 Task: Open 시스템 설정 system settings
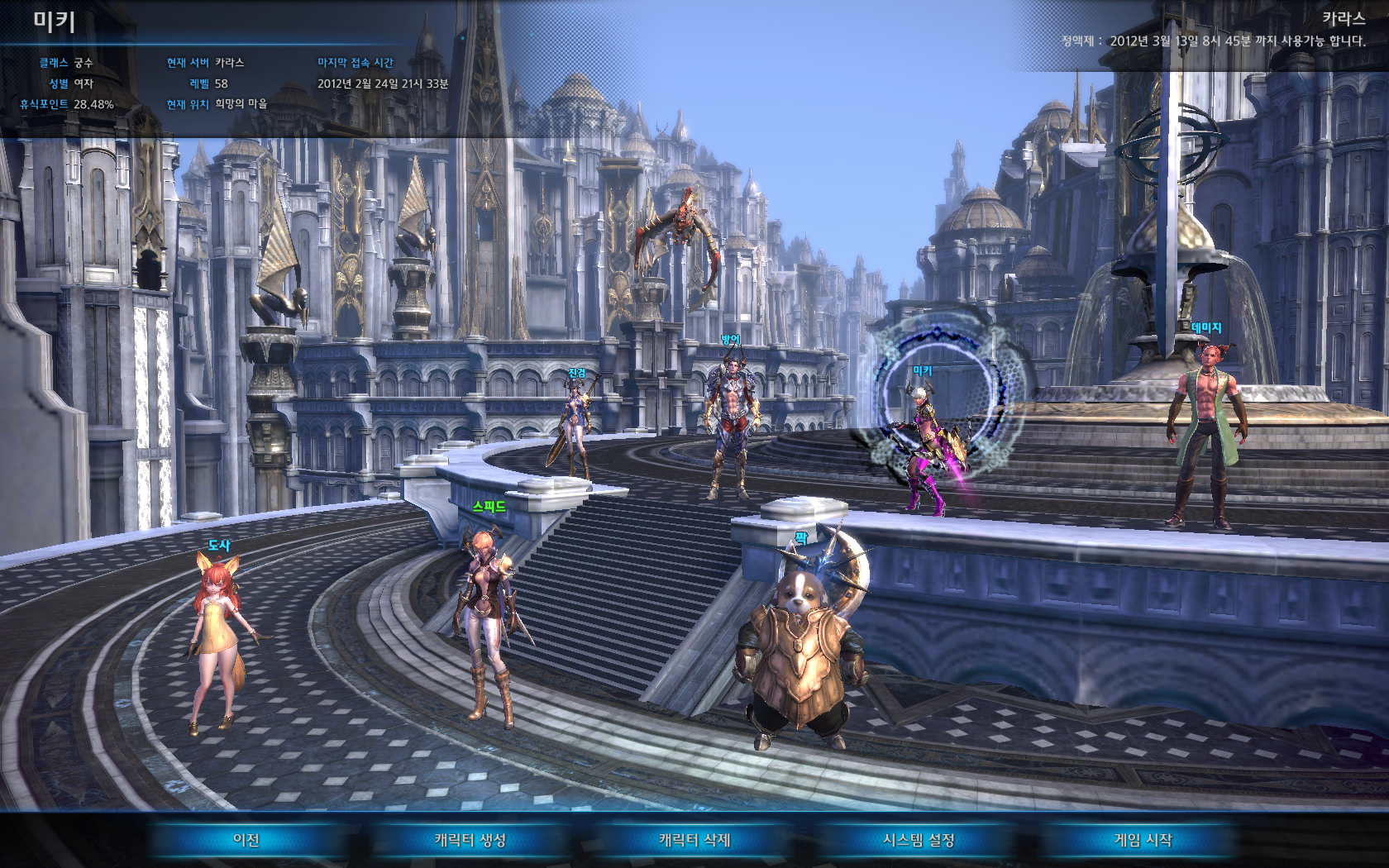coord(919,840)
